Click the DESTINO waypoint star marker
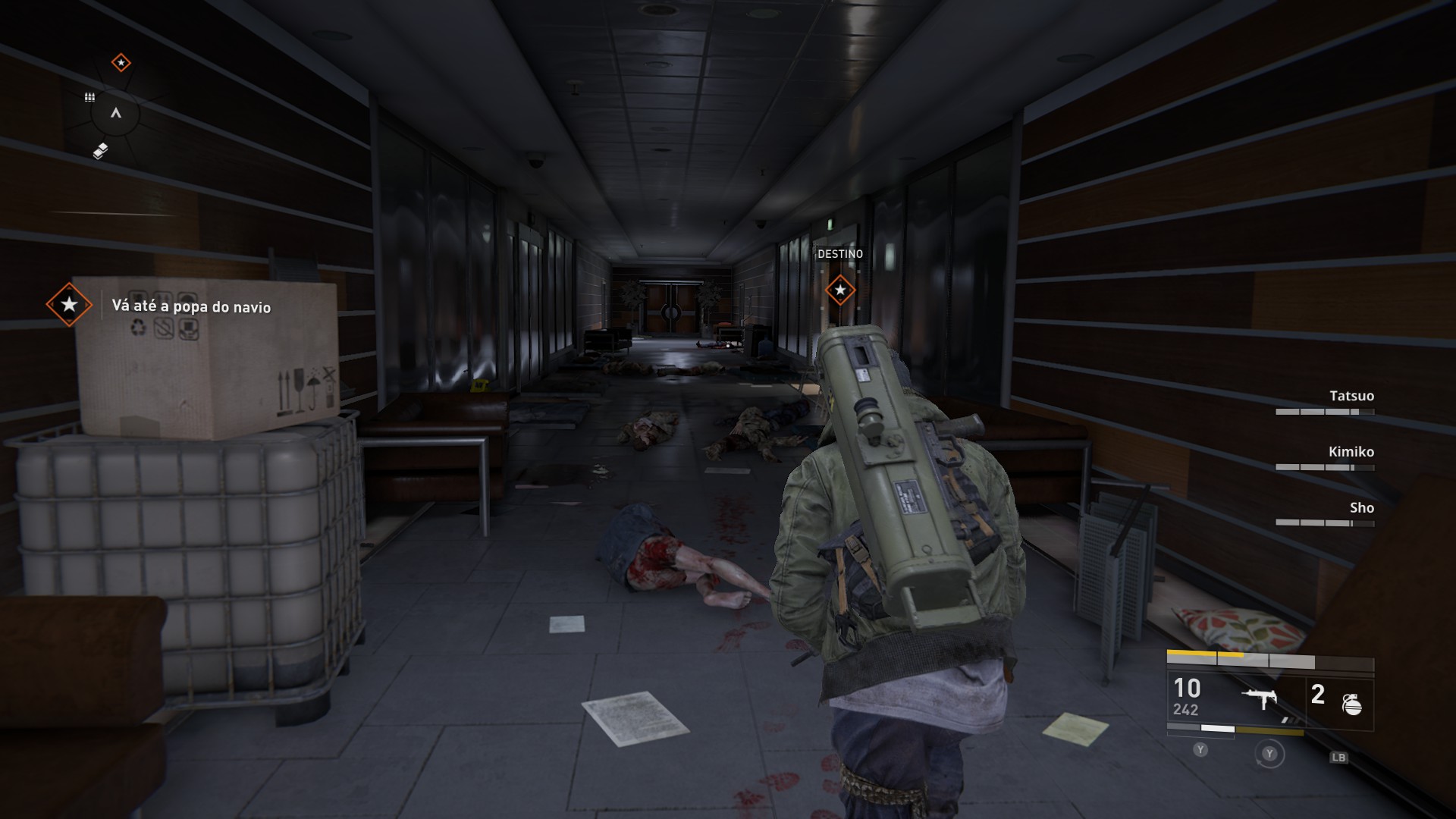1456x819 pixels. coord(839,290)
